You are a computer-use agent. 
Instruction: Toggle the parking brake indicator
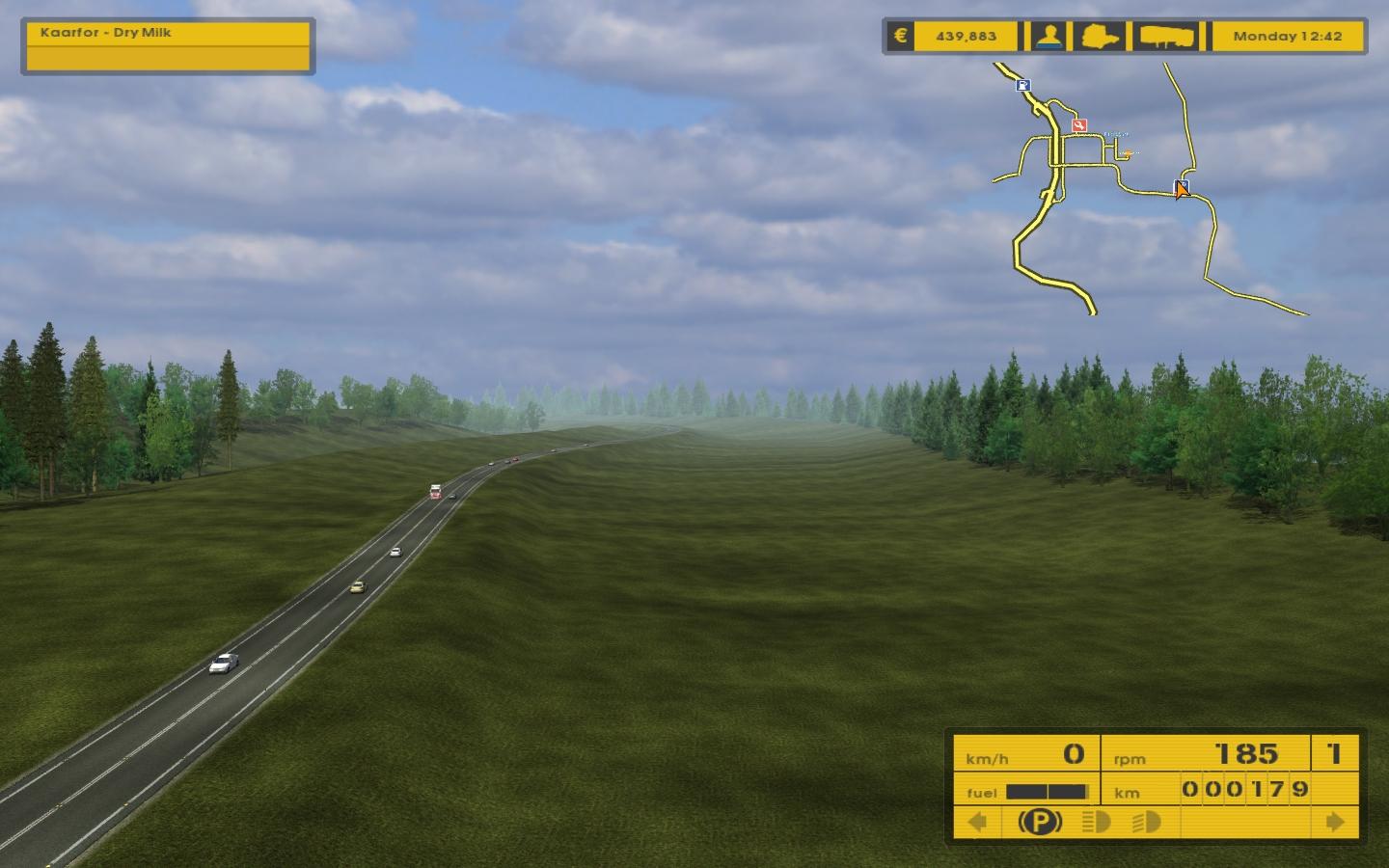(x=1040, y=822)
